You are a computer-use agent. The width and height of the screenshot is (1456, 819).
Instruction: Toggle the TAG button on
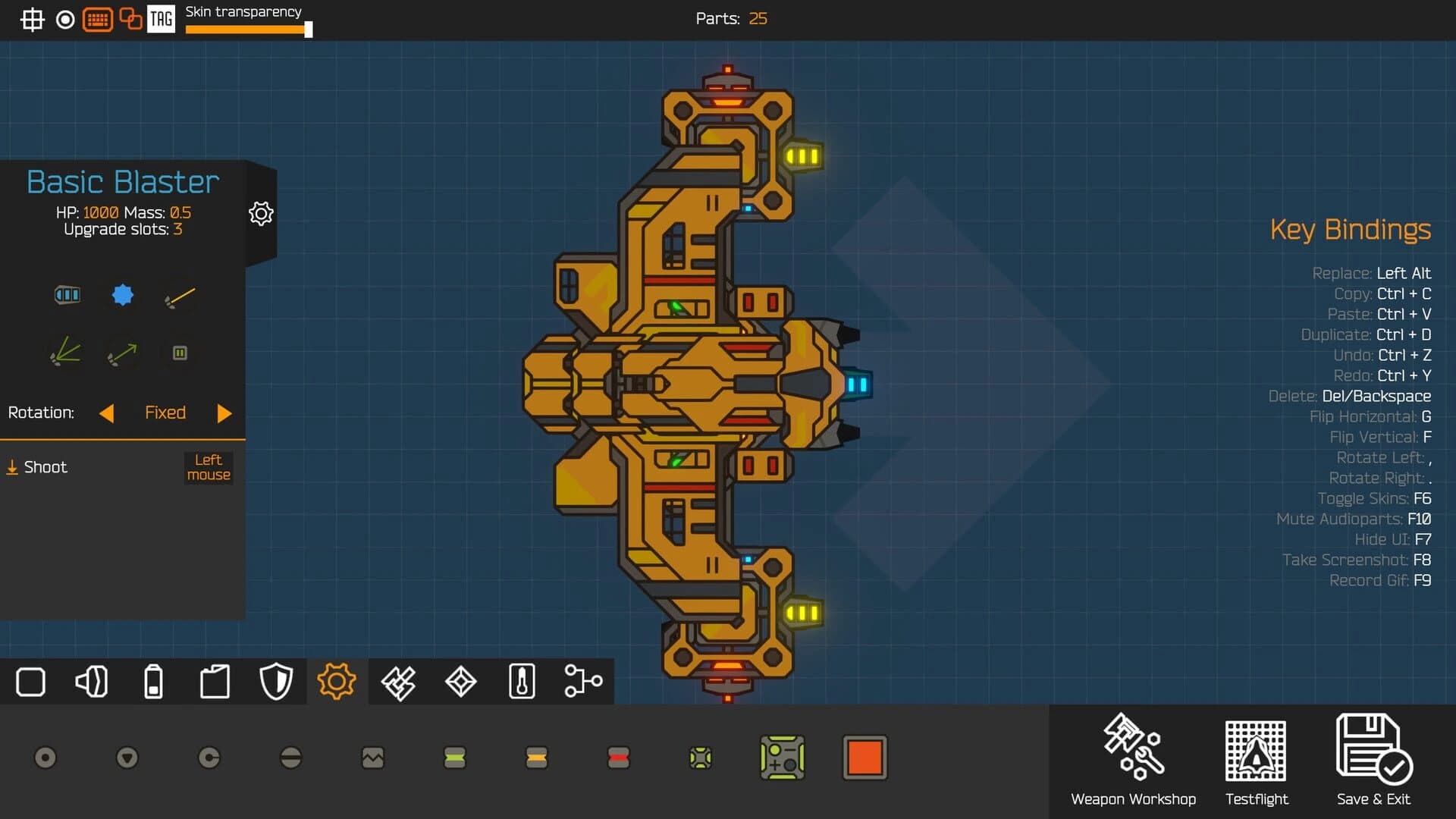[x=162, y=20]
